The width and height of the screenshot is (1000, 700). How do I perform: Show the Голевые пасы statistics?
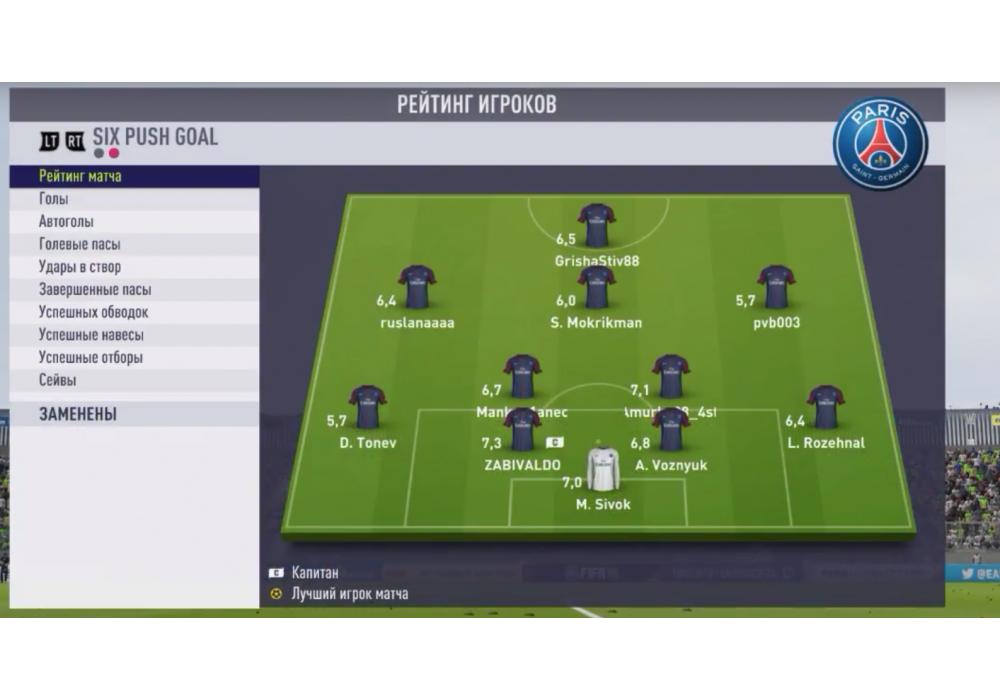(x=80, y=244)
